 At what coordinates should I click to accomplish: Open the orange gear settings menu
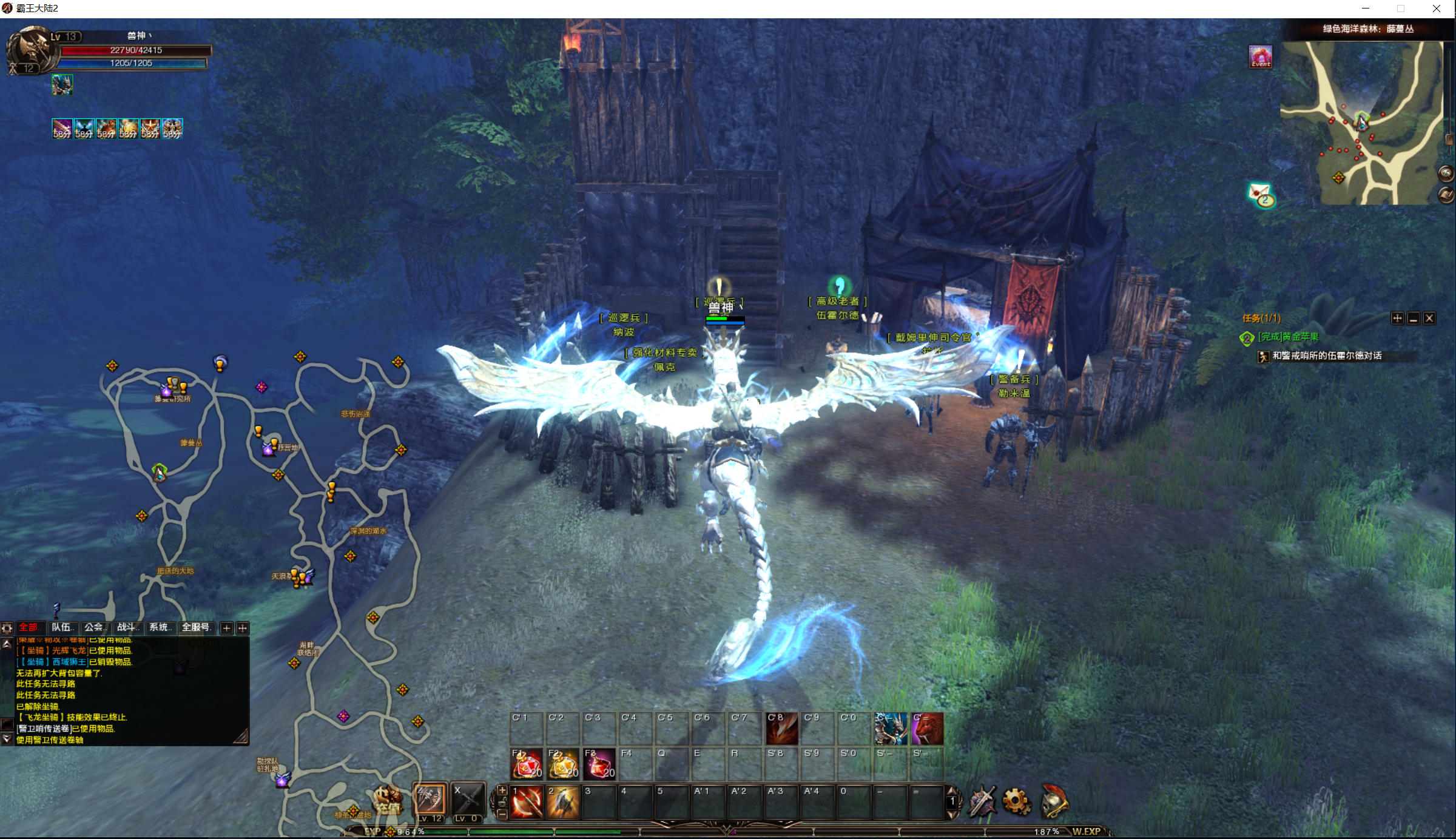click(1016, 802)
